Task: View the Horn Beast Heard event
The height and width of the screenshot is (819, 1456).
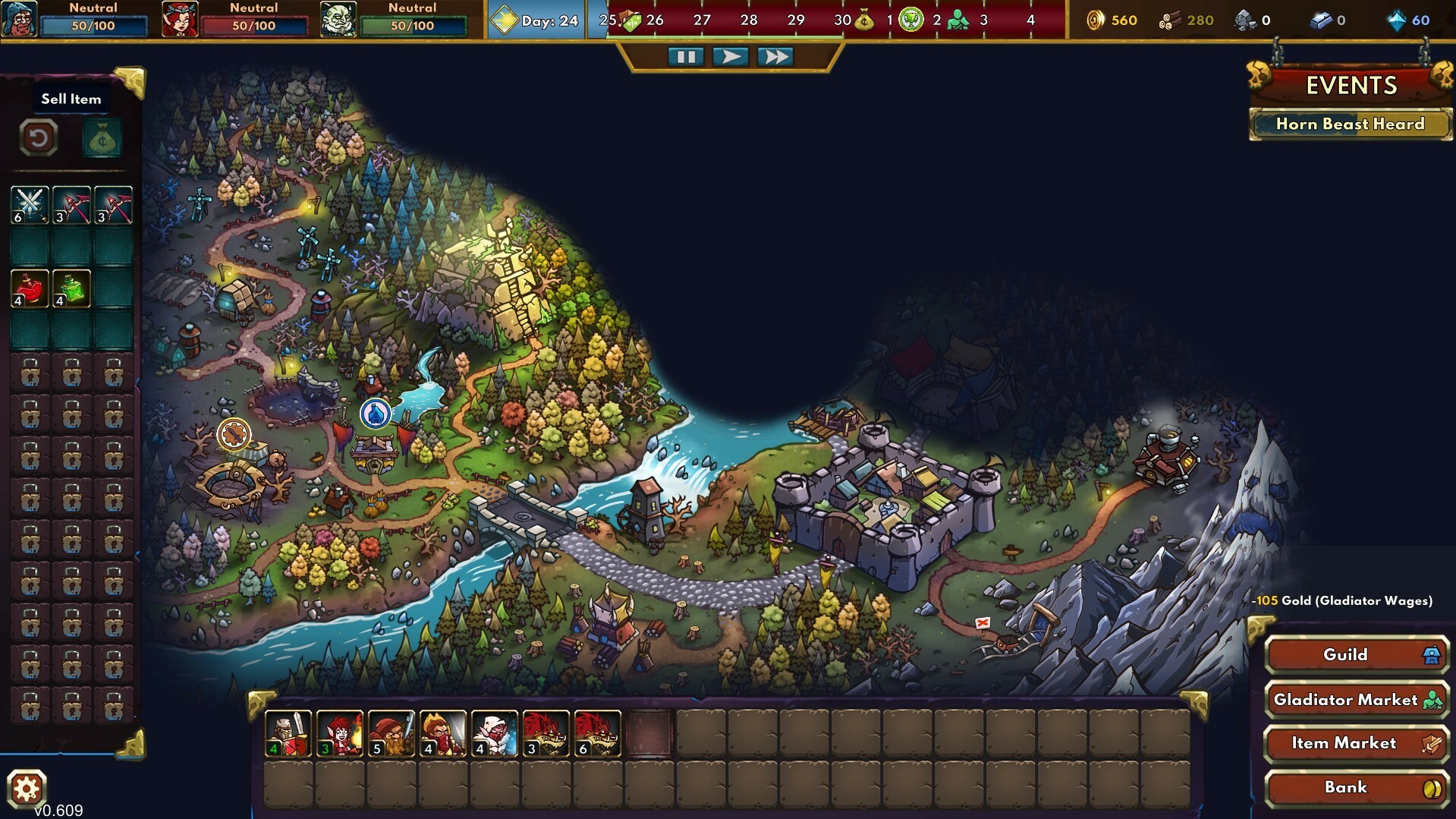Action: pos(1350,124)
